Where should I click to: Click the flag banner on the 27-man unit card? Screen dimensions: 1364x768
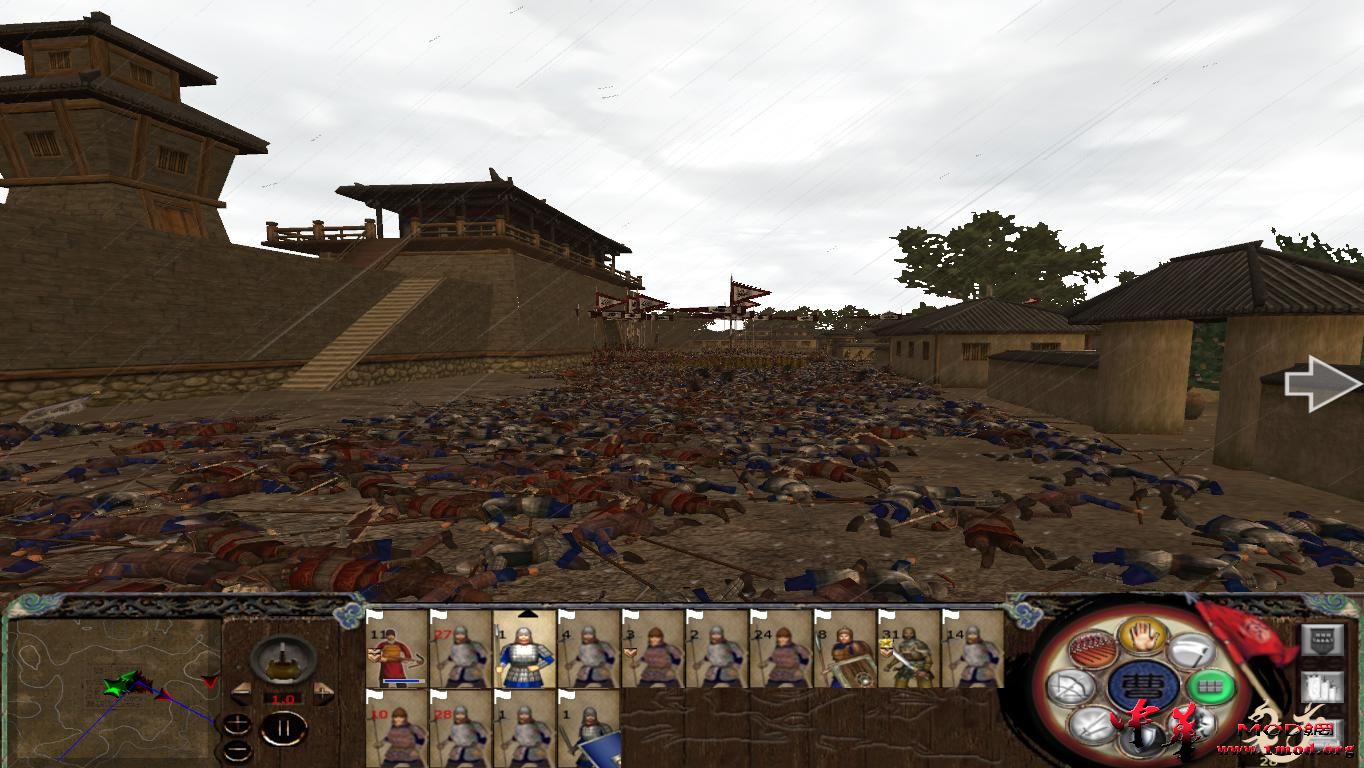[438, 618]
